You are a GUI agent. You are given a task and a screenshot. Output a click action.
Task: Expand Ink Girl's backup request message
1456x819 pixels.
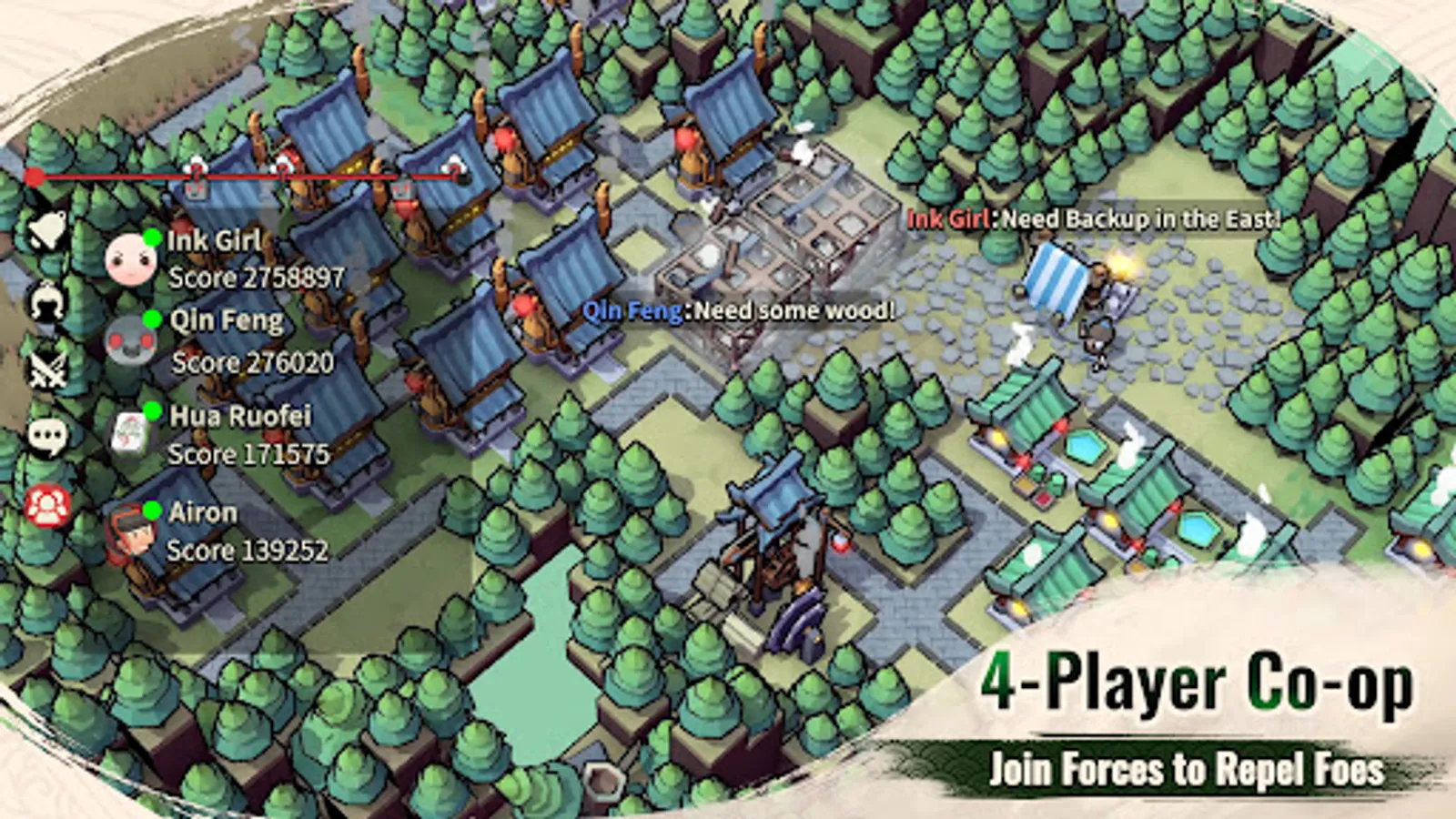[x=1092, y=218]
